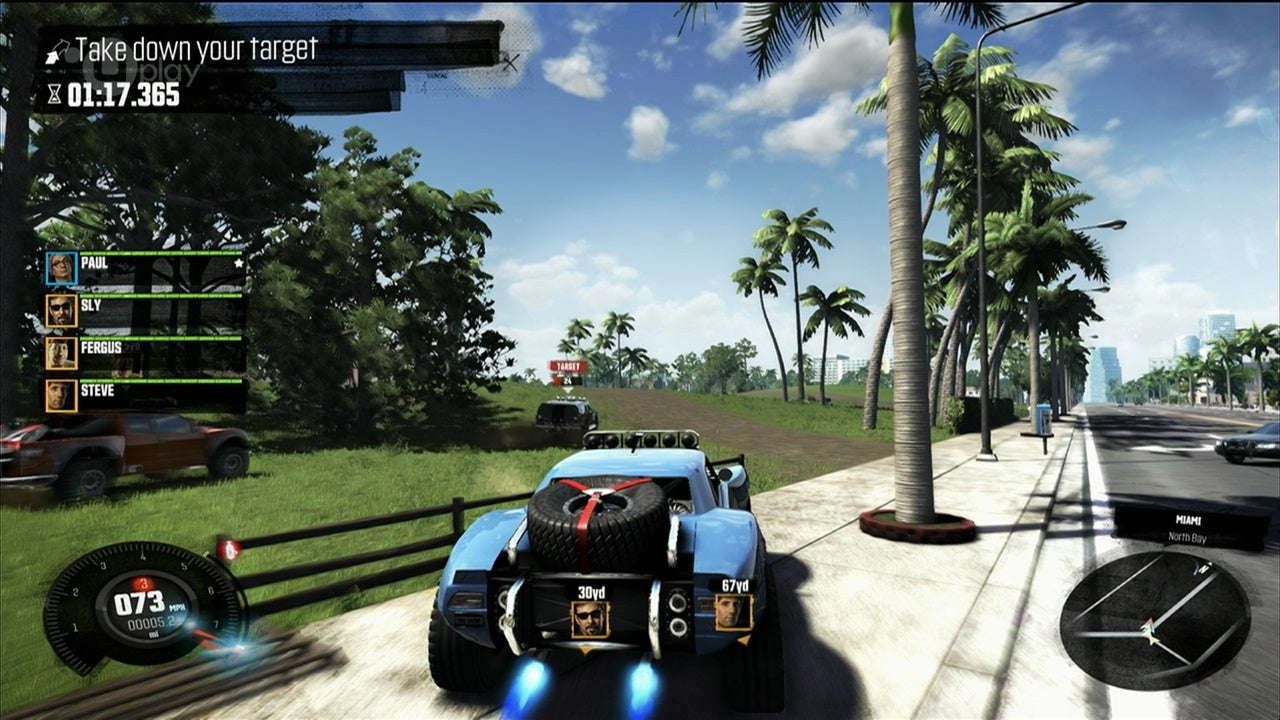The image size is (1280, 720).
Task: Select the 67yd crew member portrait
Action: [733, 611]
